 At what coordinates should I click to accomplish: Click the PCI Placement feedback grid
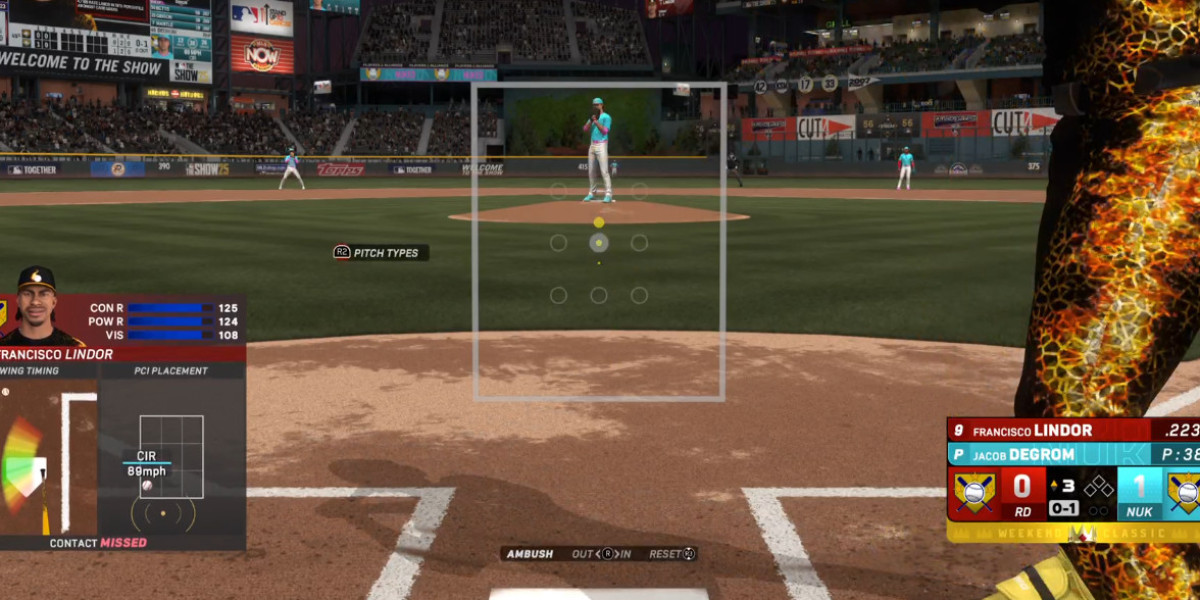click(x=171, y=457)
